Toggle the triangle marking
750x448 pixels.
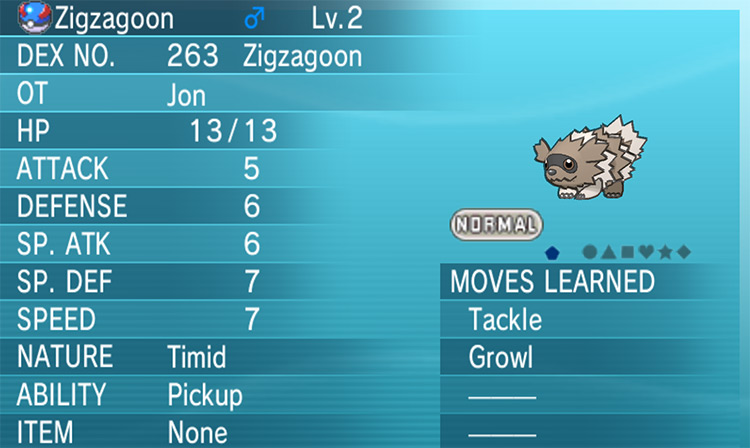tap(607, 252)
